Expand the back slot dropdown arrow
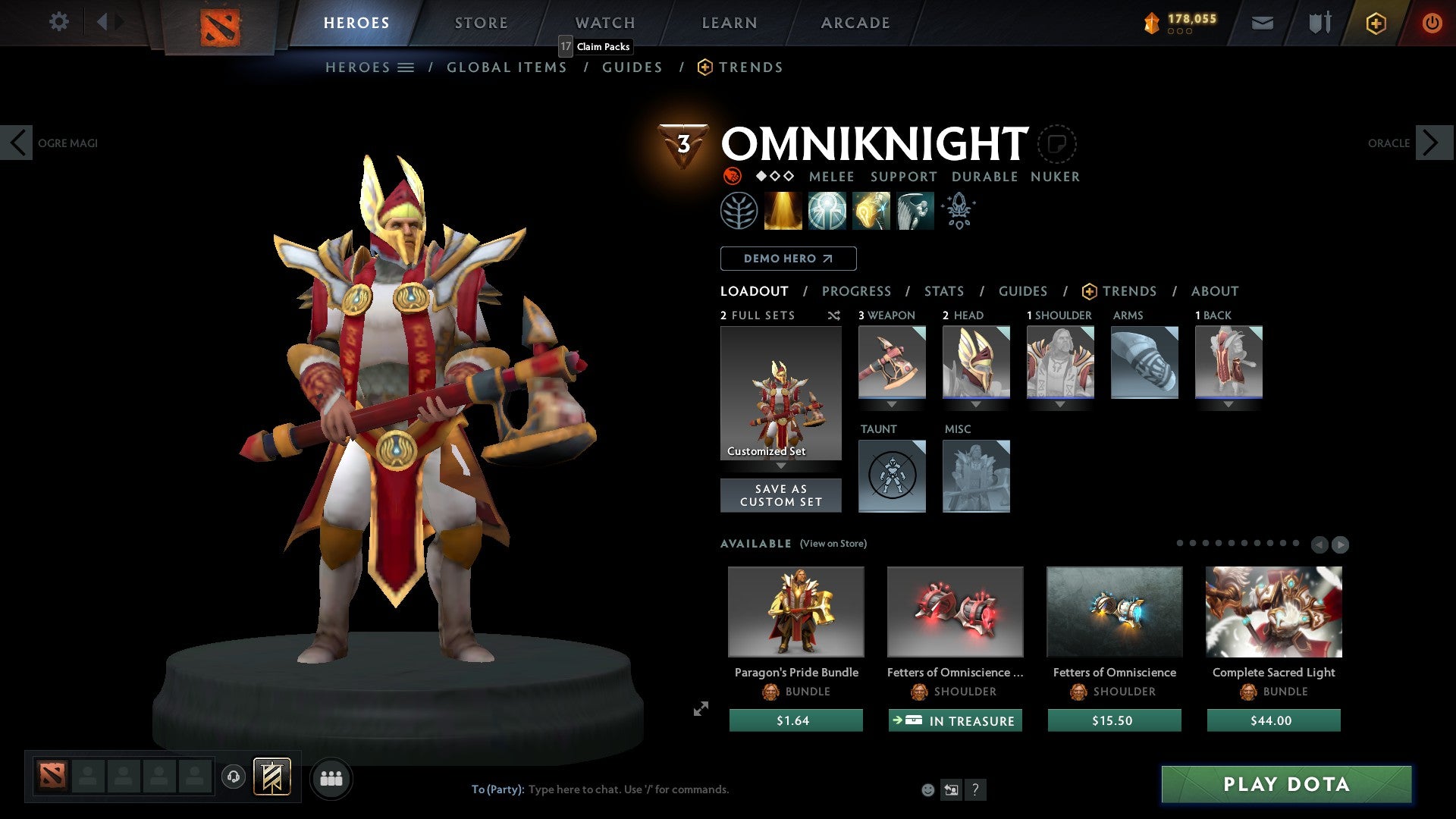 pos(1229,405)
